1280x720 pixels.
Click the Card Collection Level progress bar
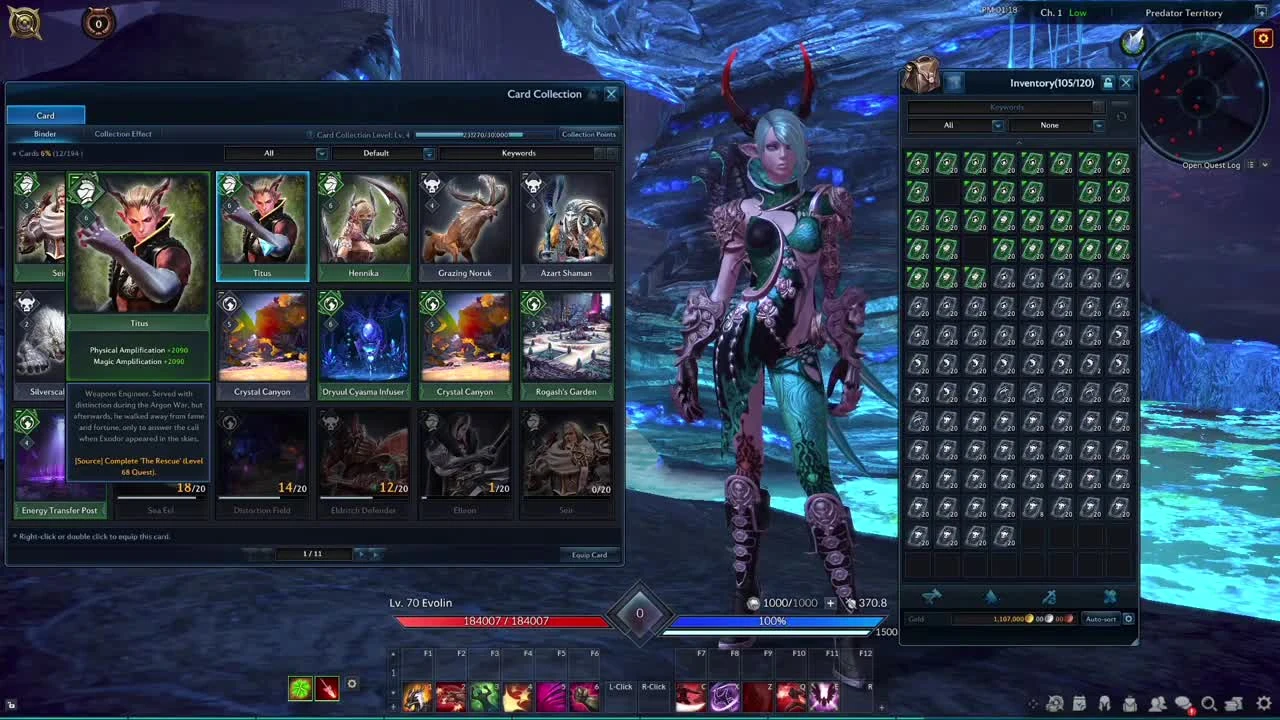click(x=470, y=133)
